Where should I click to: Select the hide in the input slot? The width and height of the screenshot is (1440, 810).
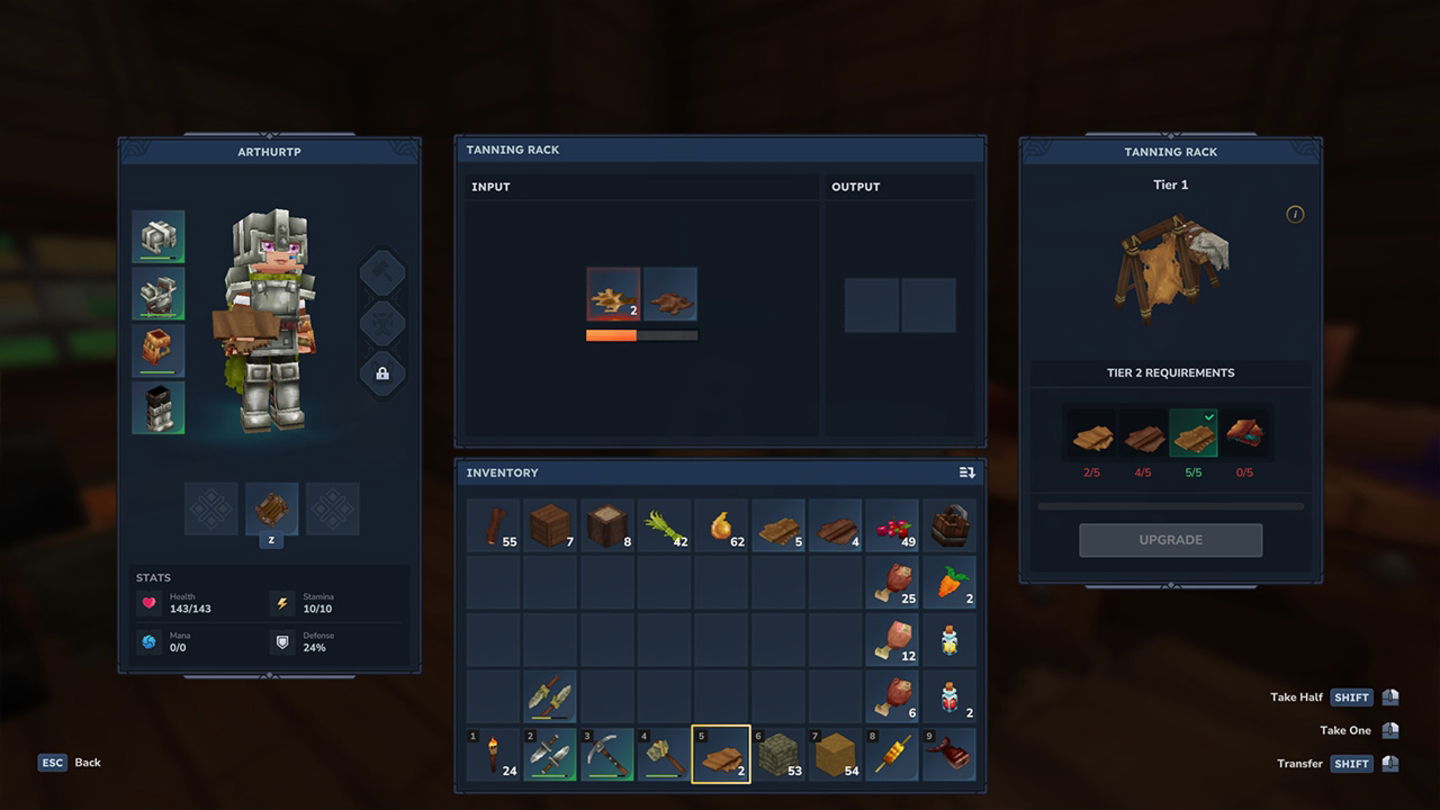[x=613, y=294]
